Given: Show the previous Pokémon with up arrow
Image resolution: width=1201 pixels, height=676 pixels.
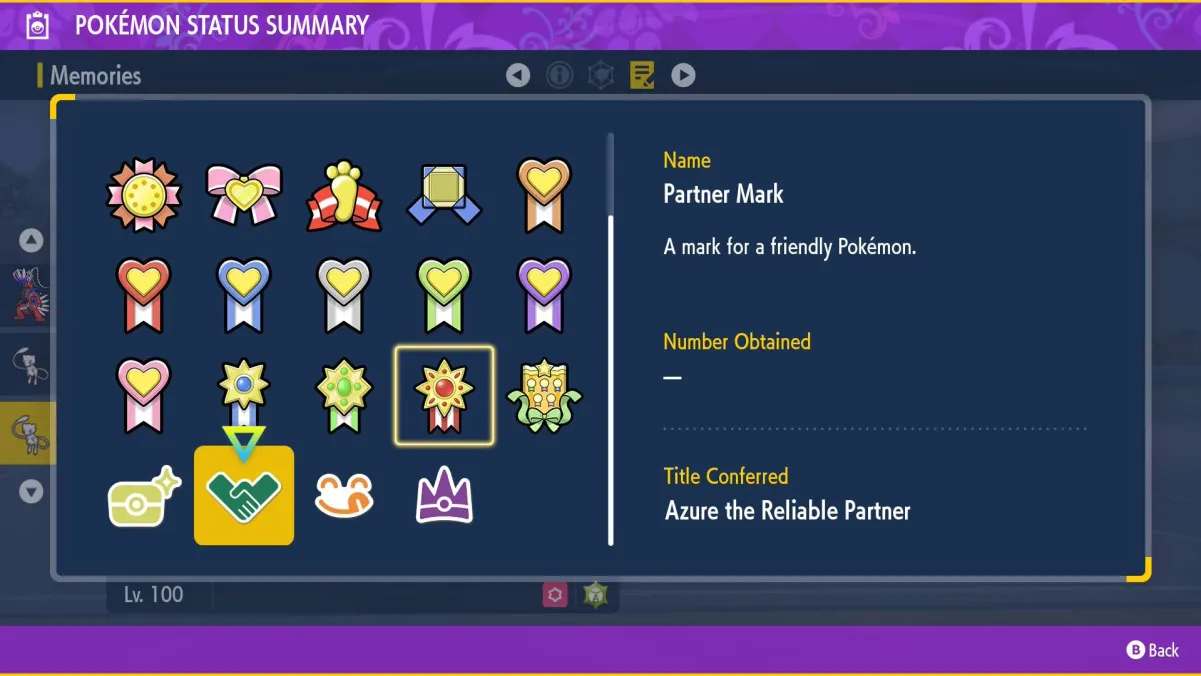Looking at the screenshot, I should pyautogui.click(x=31, y=240).
